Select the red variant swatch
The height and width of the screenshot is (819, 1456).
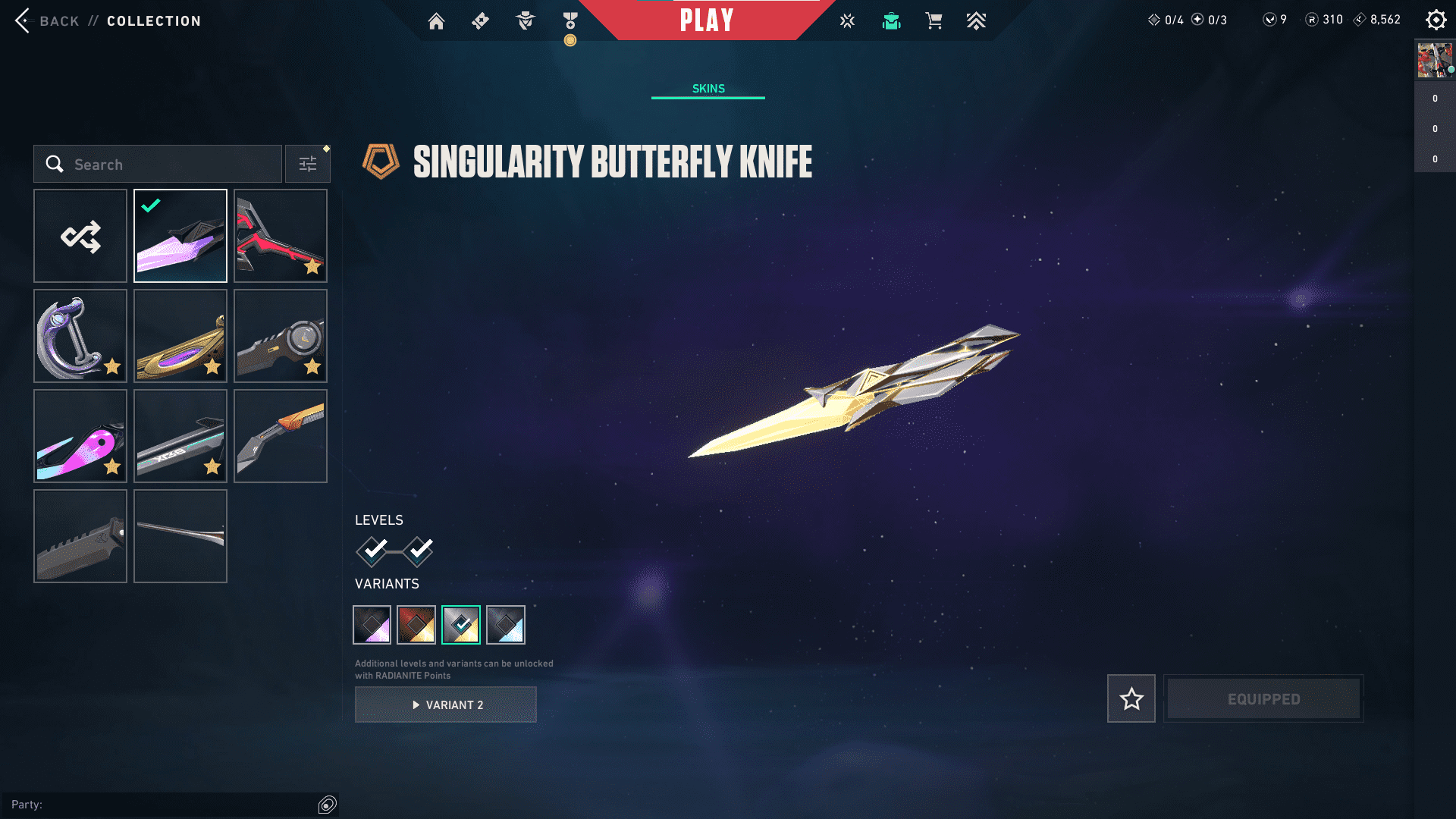(x=416, y=624)
